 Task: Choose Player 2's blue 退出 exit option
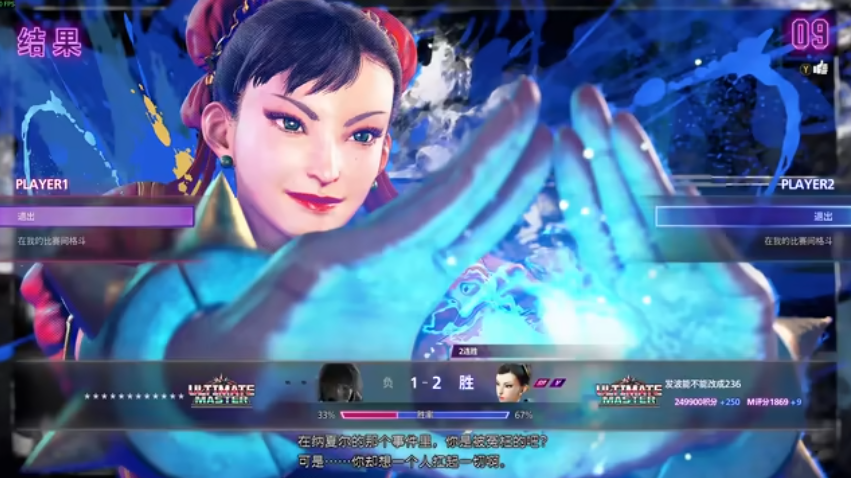[x=752, y=216]
